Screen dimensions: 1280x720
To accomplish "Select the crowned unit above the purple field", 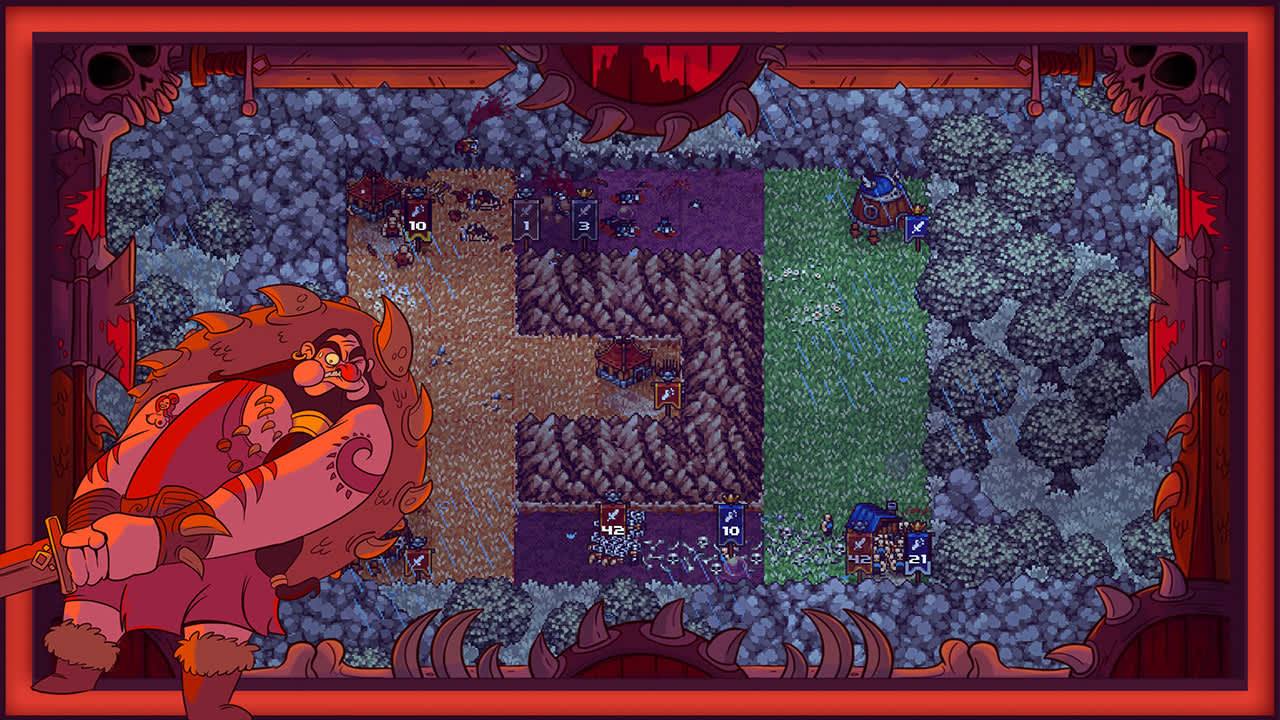I will coord(584,193).
